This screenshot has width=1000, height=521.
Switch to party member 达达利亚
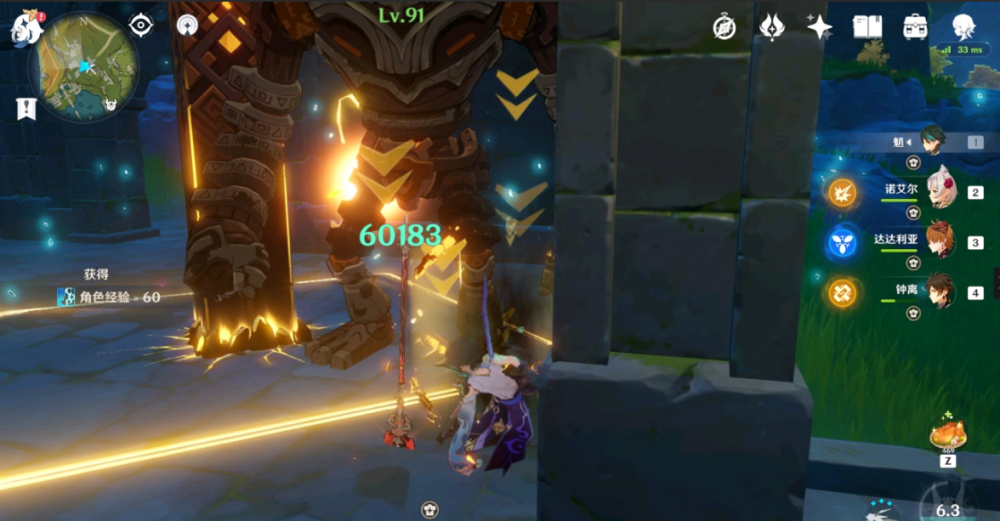pos(940,241)
